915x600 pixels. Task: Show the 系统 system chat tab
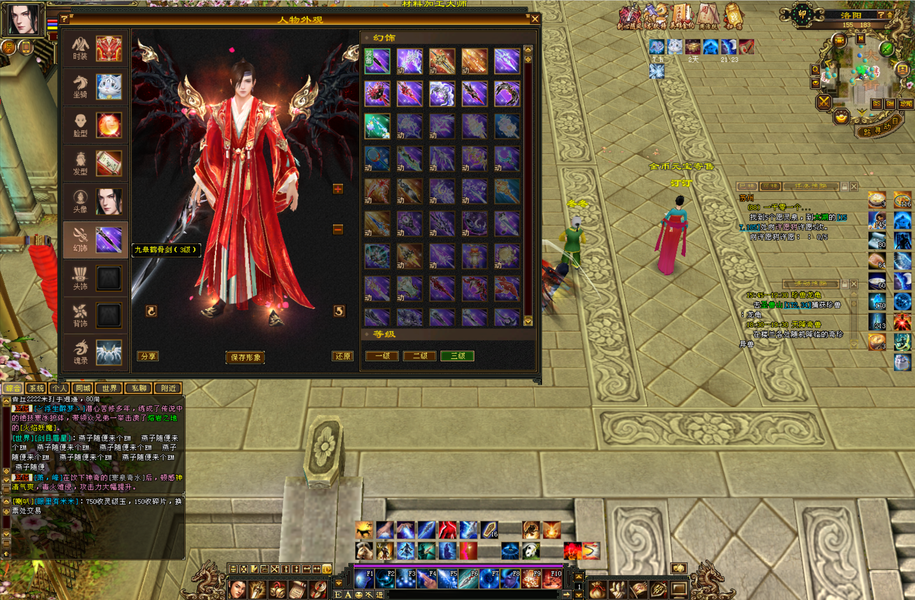point(36,388)
